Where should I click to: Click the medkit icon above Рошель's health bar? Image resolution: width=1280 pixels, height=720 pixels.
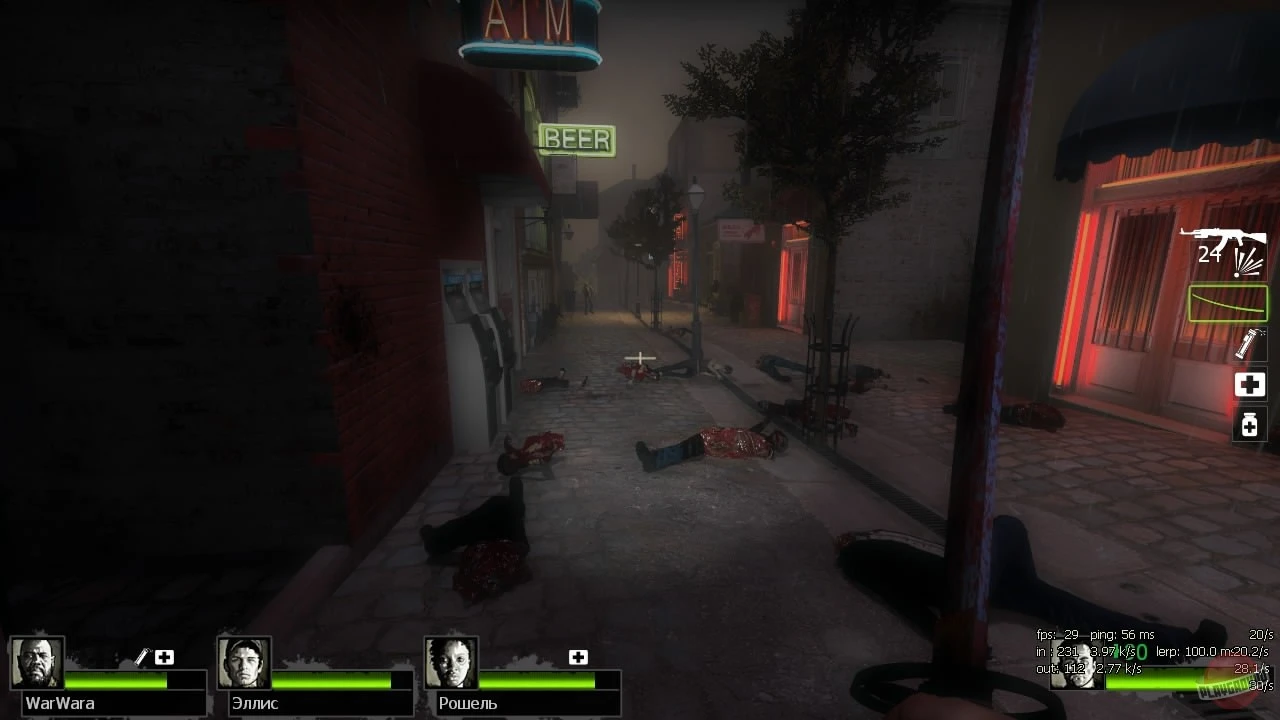pos(578,657)
